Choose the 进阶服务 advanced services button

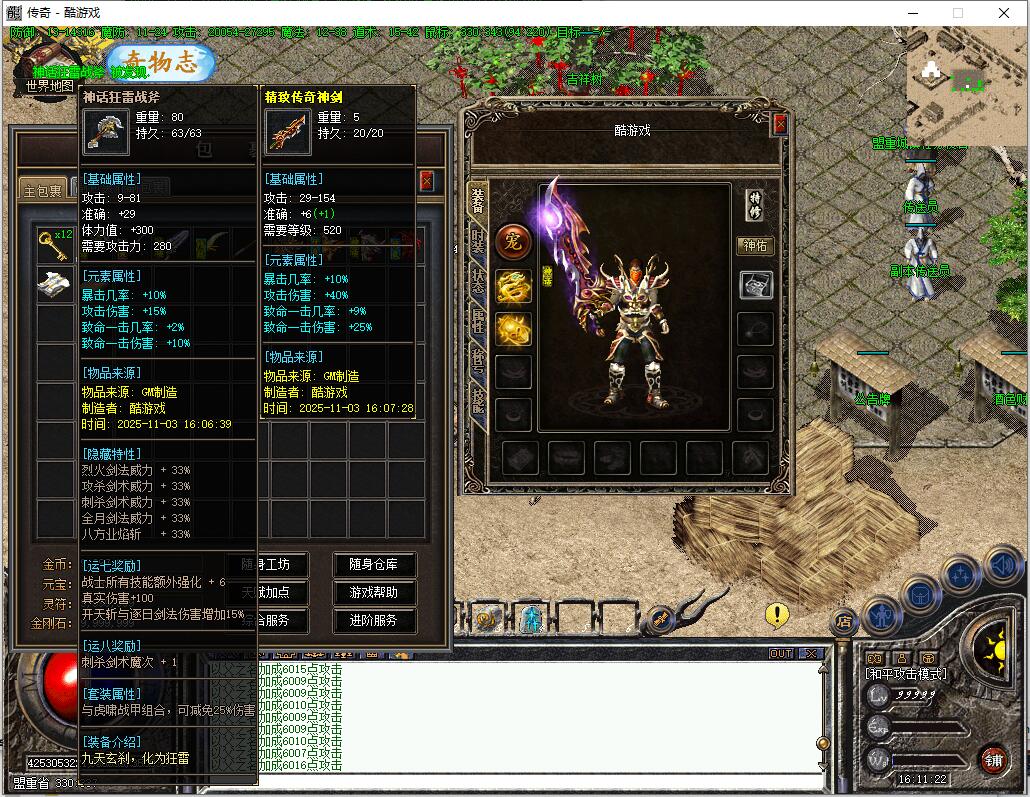tap(374, 621)
